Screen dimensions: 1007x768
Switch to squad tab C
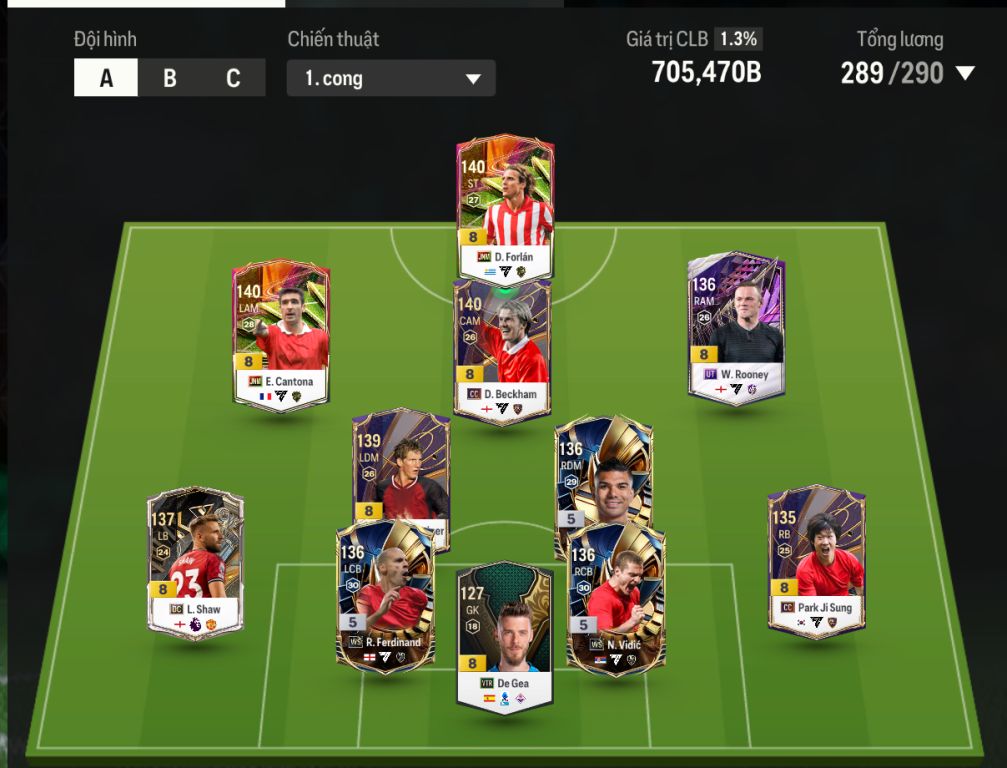(233, 78)
